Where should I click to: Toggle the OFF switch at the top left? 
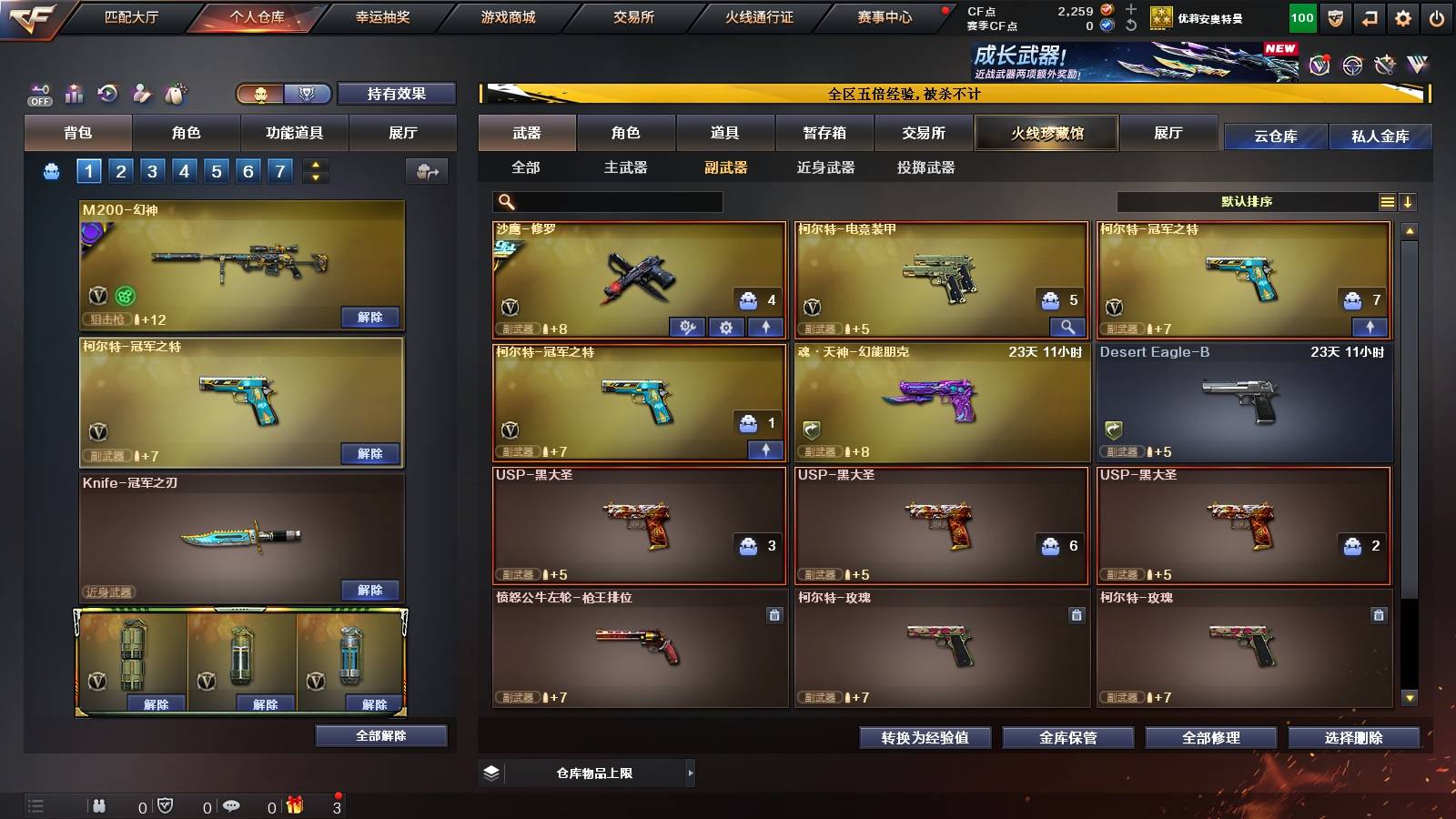(x=37, y=95)
